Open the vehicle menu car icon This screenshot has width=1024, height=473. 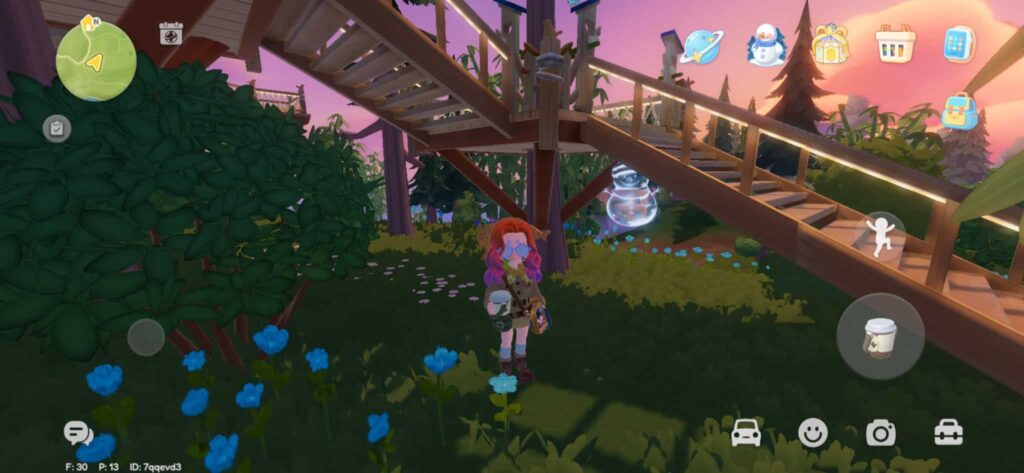pyautogui.click(x=746, y=433)
